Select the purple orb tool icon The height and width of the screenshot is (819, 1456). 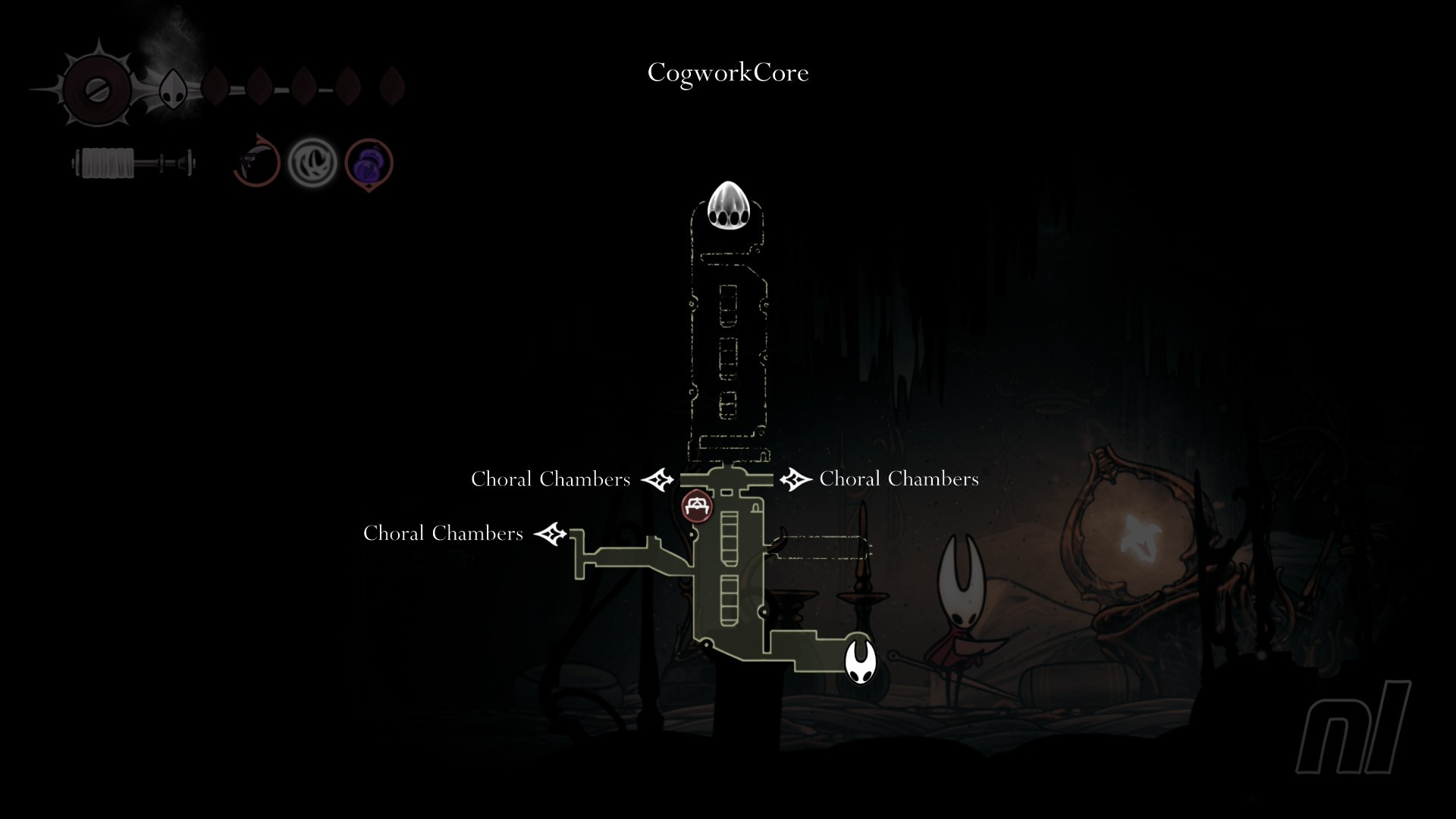369,163
